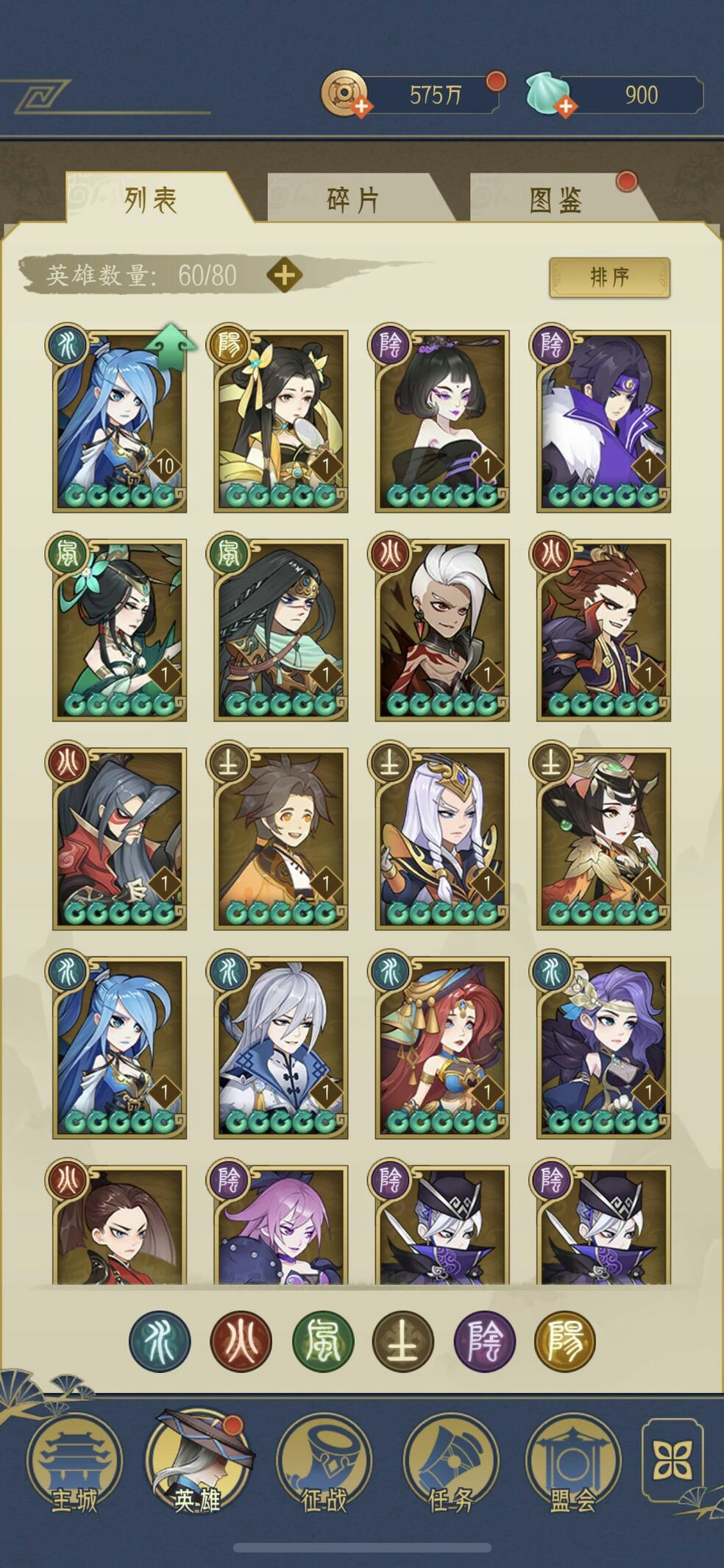Select the 列表 hero list tab
Image resolution: width=724 pixels, height=1568 pixels.
(x=151, y=199)
